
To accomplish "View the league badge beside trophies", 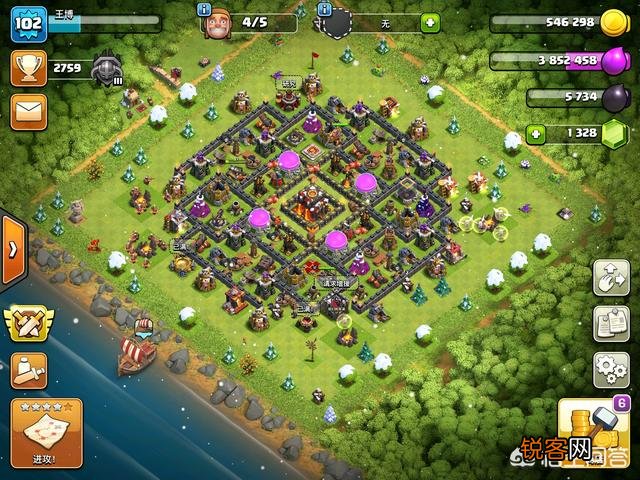I will tap(106, 69).
